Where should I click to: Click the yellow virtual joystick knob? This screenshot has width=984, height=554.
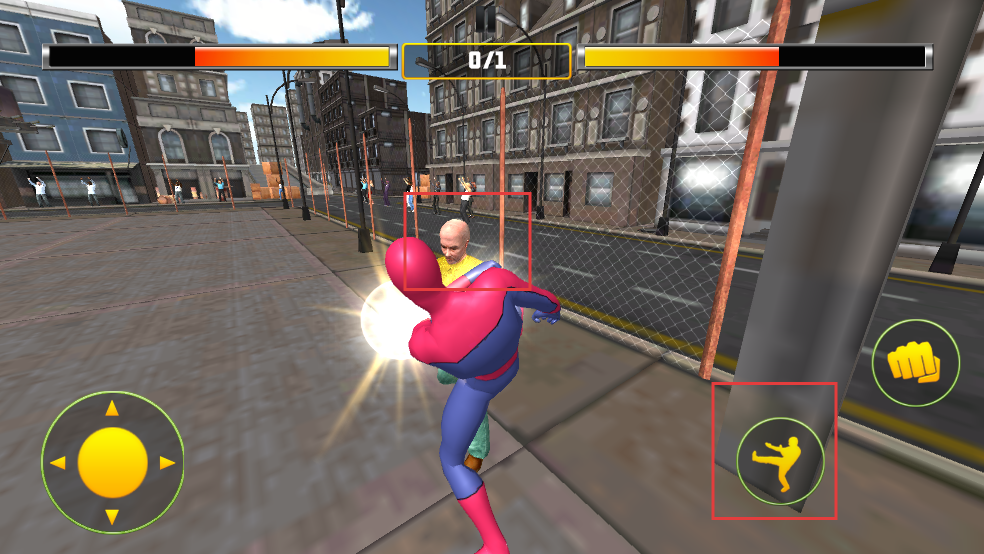(113, 462)
